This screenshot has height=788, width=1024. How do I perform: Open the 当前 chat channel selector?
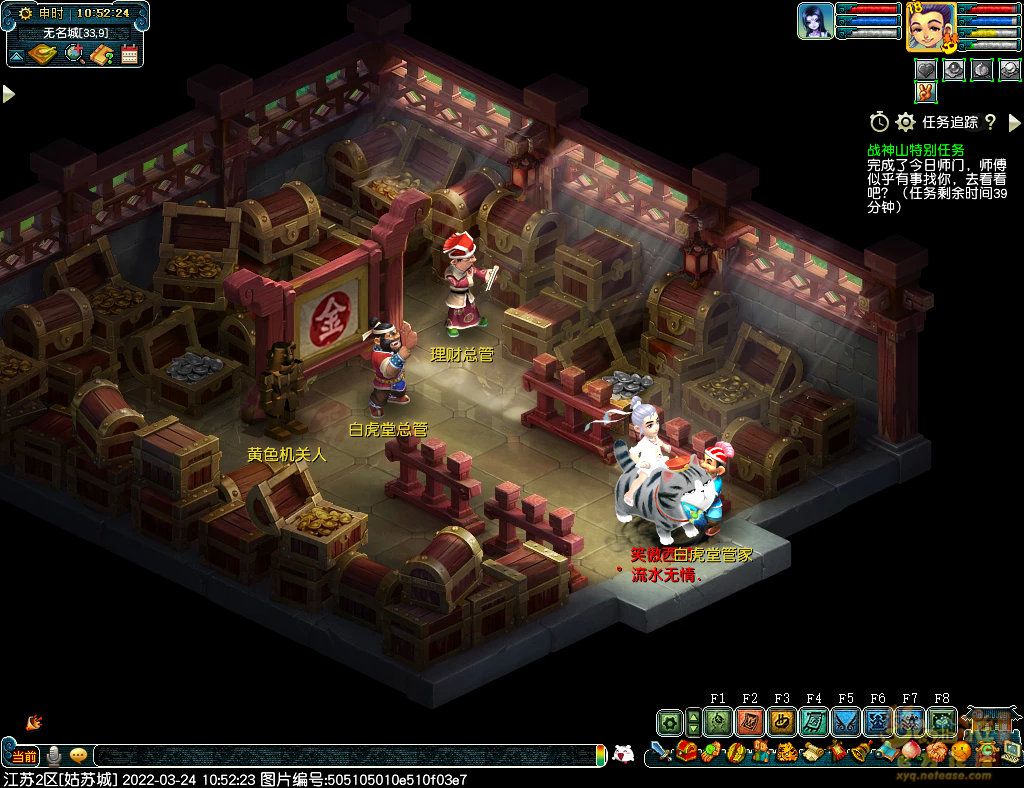tap(24, 756)
